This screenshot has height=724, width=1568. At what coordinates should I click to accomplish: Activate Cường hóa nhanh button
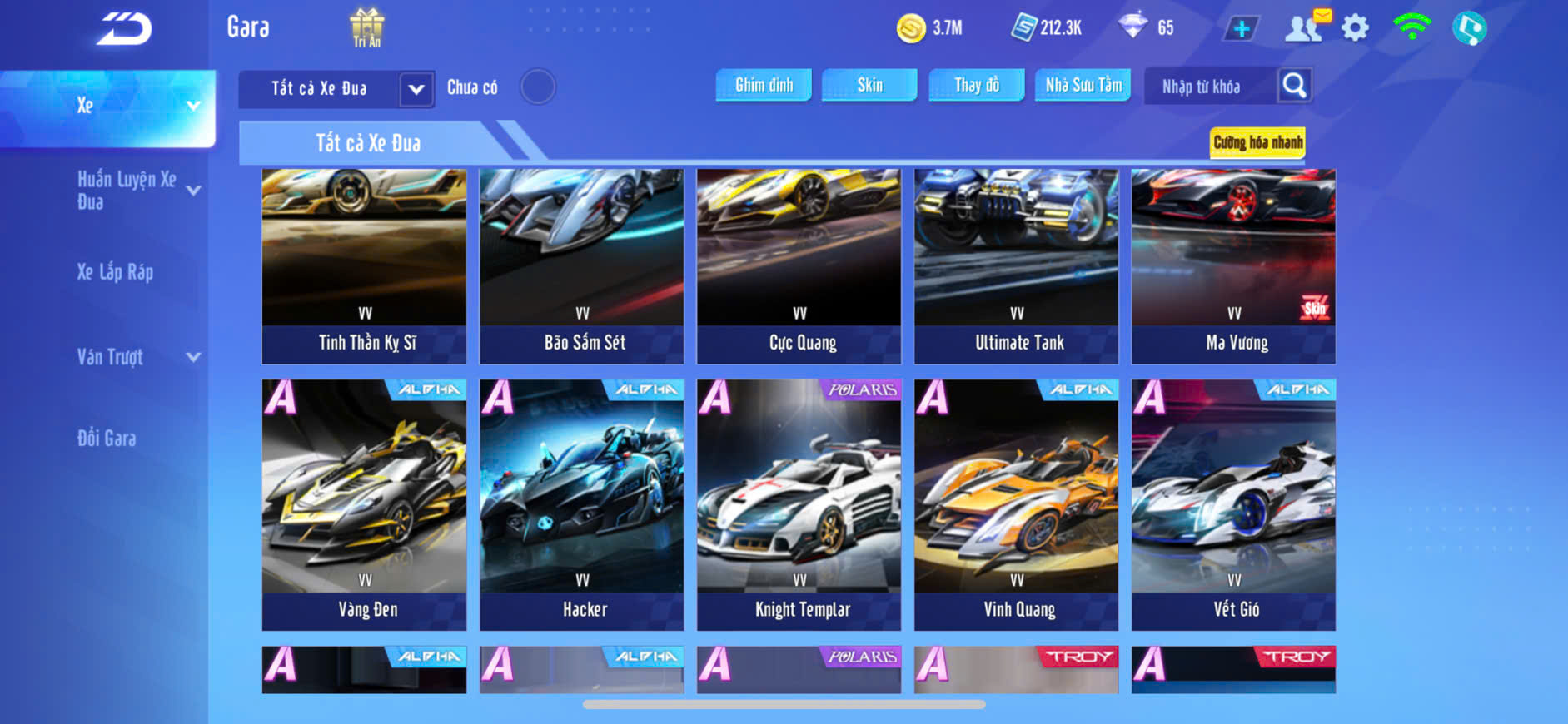click(x=1257, y=143)
